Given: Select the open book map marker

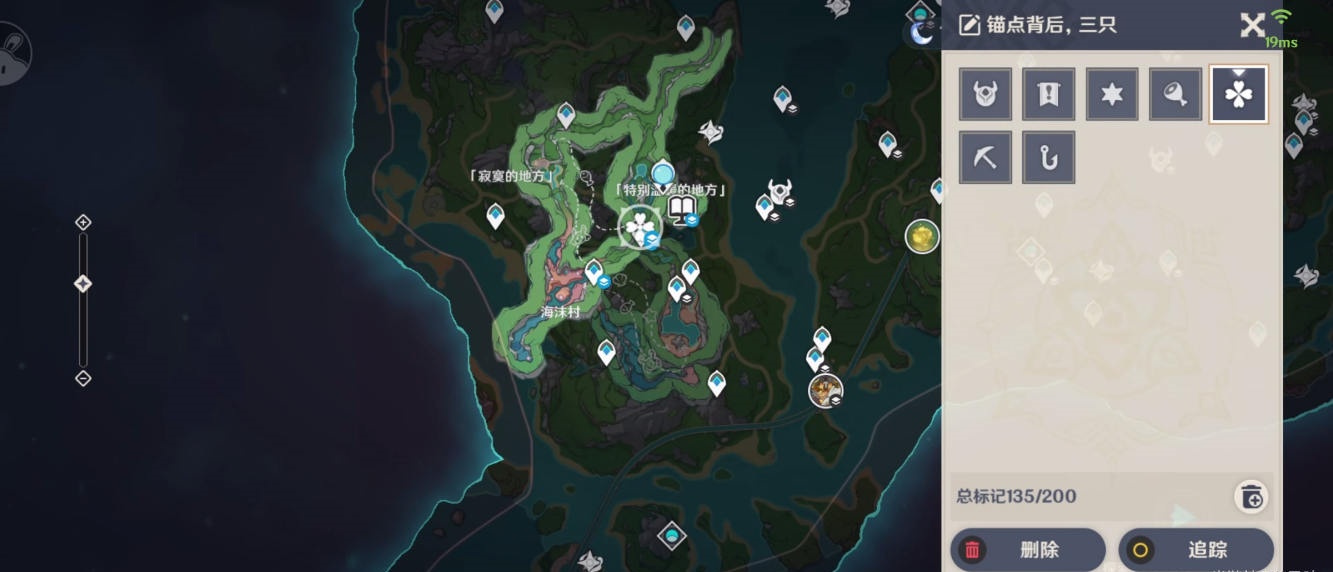Looking at the screenshot, I should [x=682, y=209].
